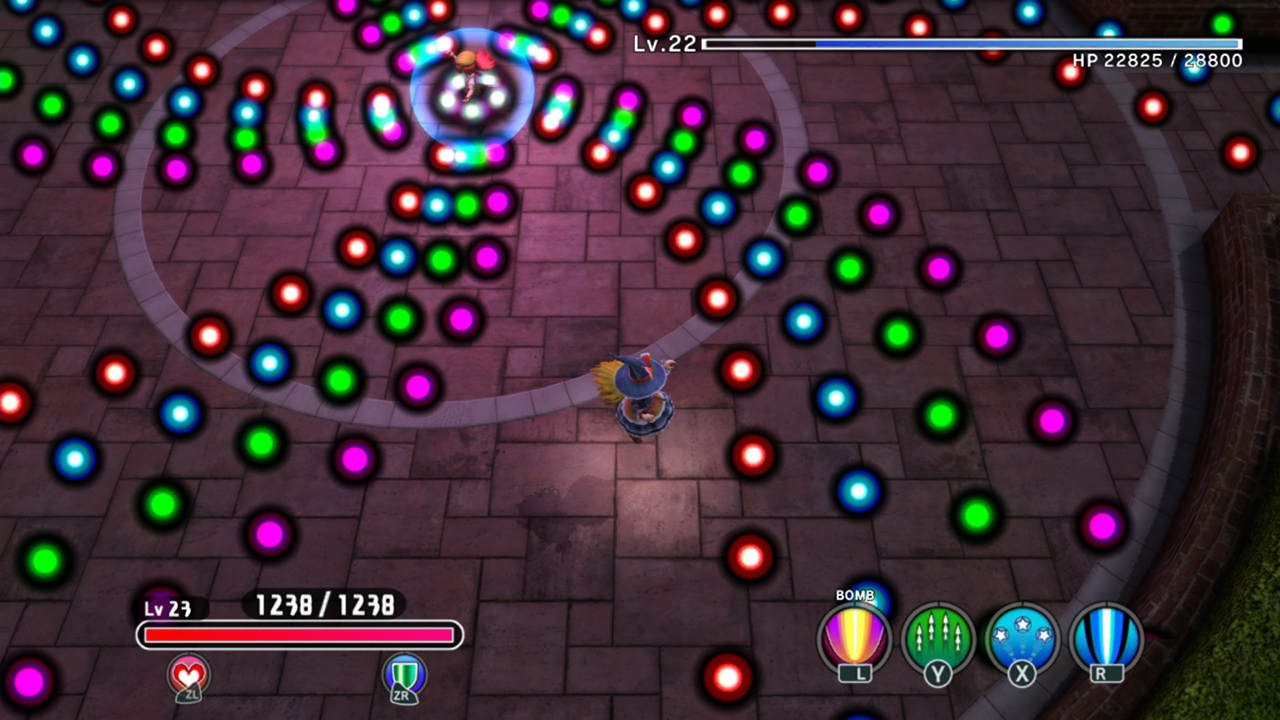The width and height of the screenshot is (1280, 720).
Task: Activate the rainbow beam BOMB ability
Action: pyautogui.click(x=855, y=638)
